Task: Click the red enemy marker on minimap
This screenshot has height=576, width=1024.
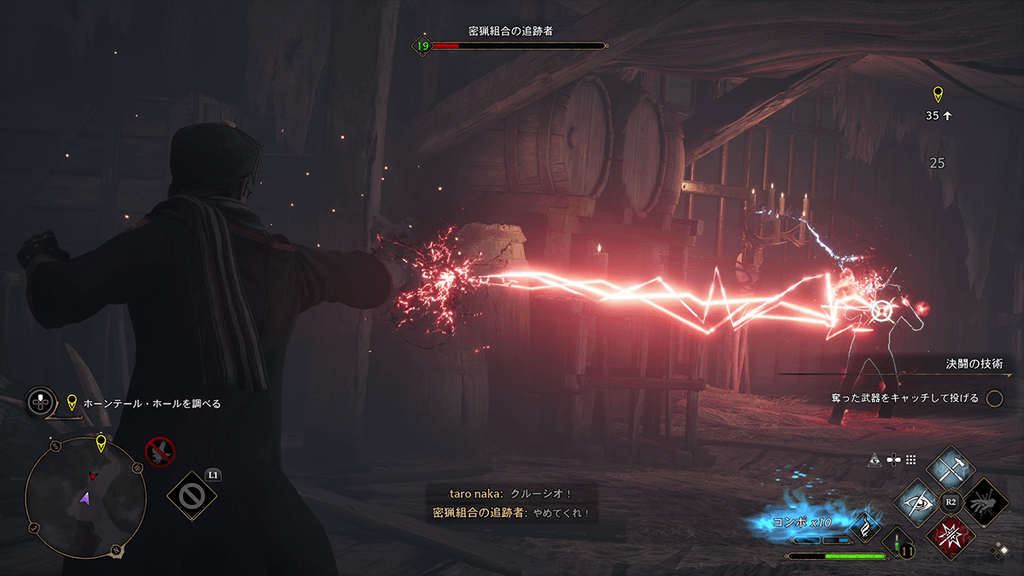Action: (93, 476)
